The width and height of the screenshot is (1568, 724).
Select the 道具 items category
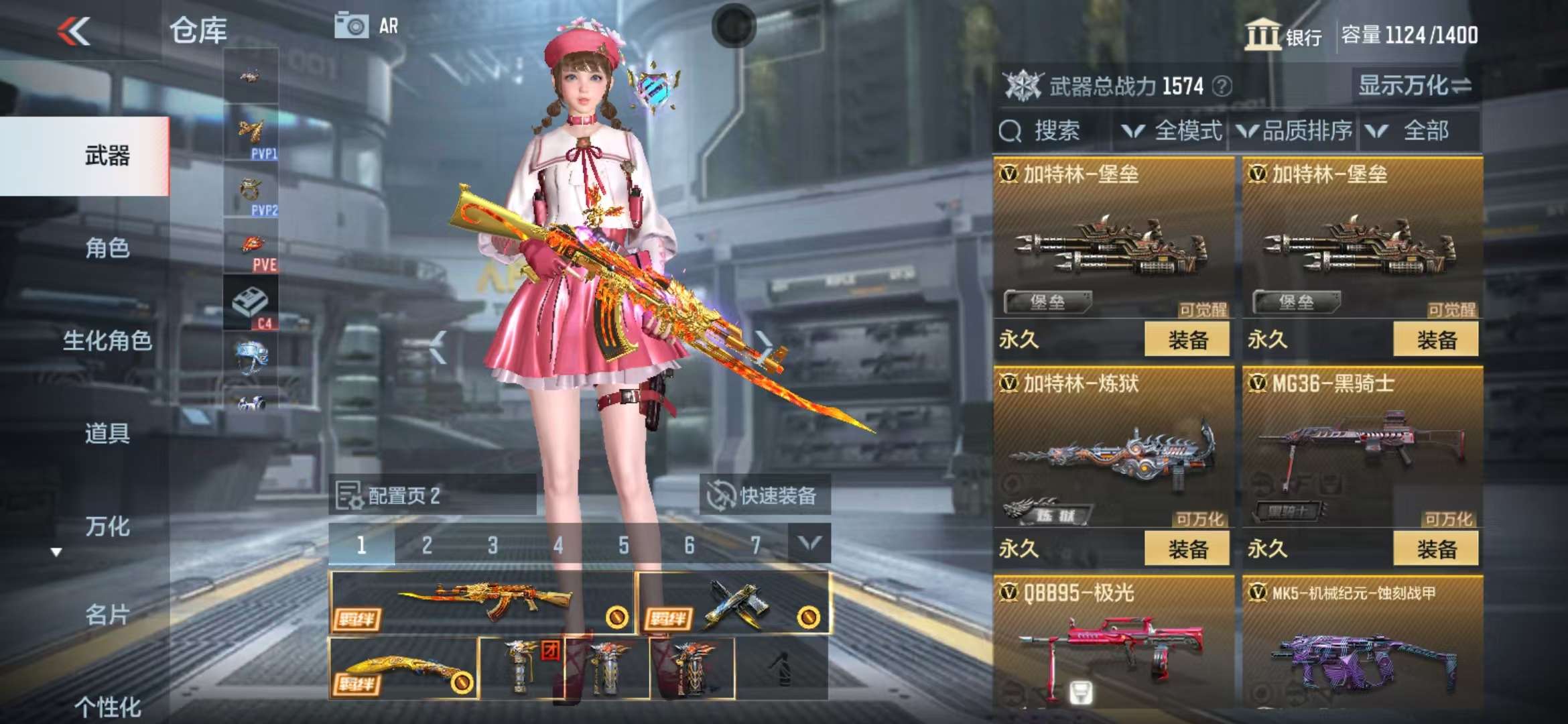[107, 433]
